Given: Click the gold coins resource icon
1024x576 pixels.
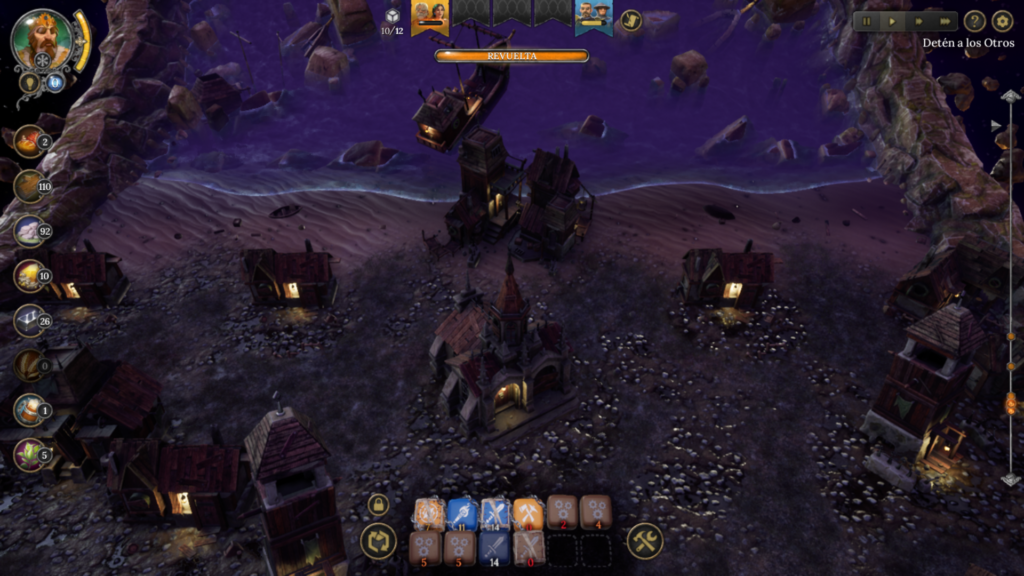Looking at the screenshot, I should [x=29, y=276].
